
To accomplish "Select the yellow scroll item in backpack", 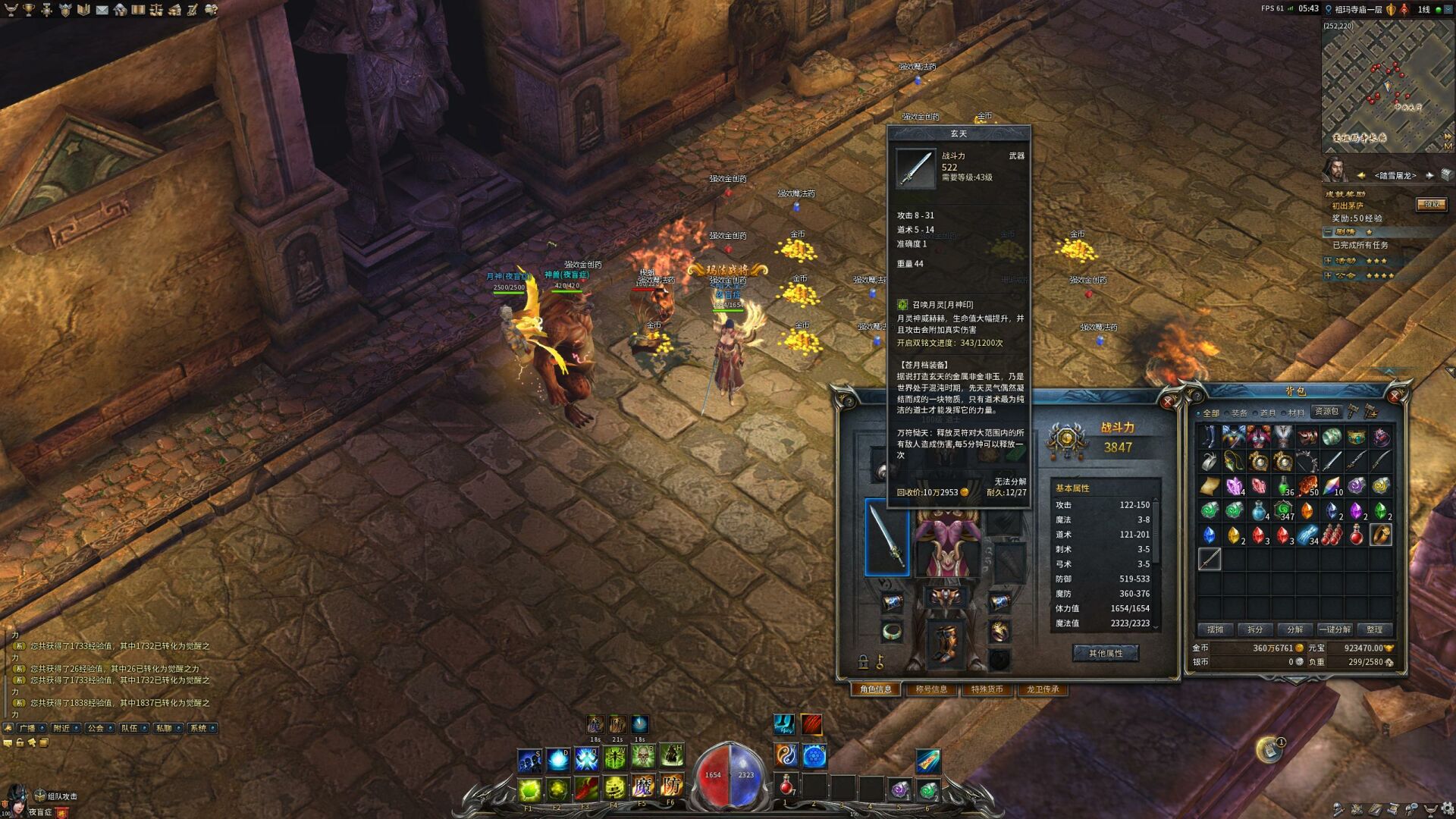I will pos(1210,486).
